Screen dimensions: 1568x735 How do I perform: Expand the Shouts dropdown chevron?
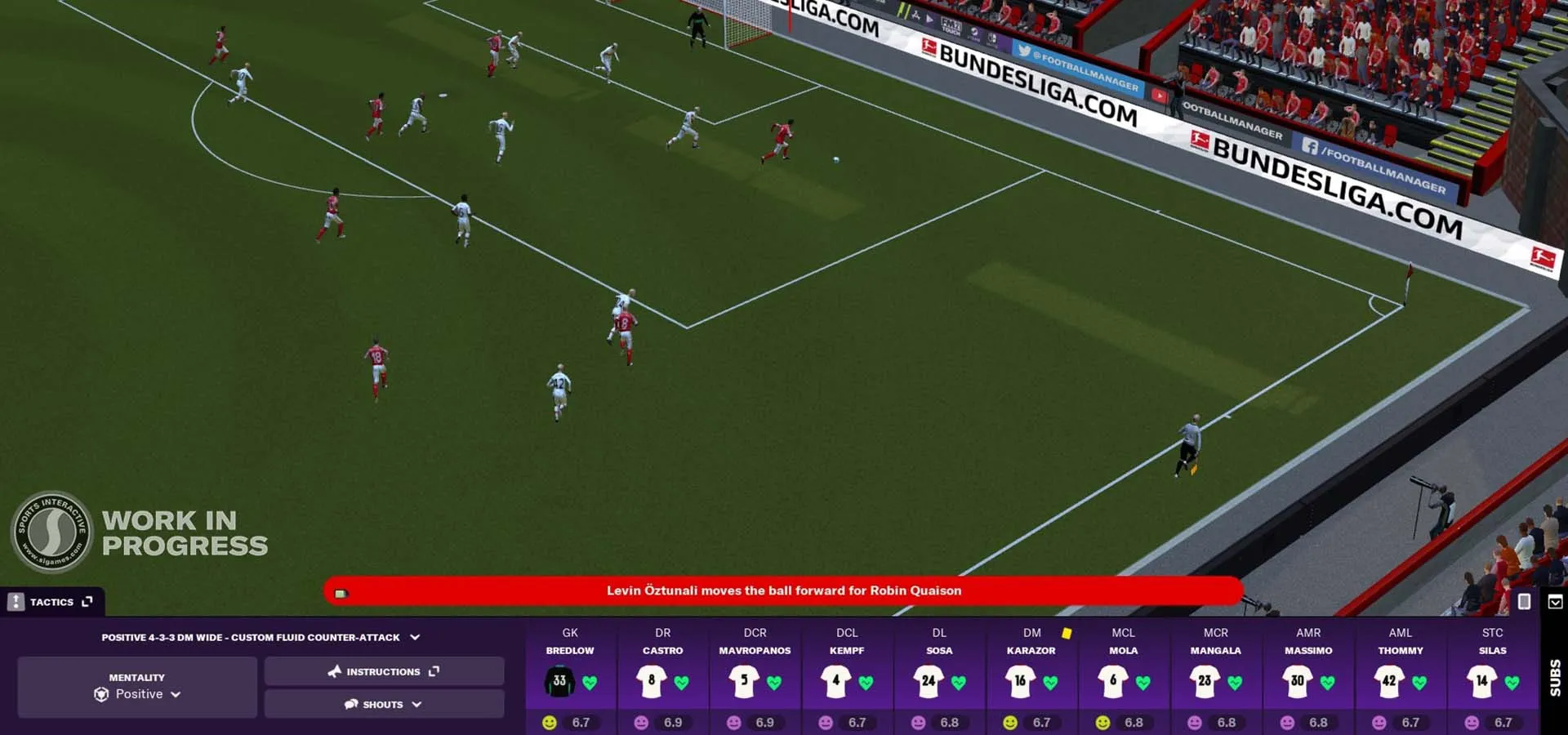[417, 704]
